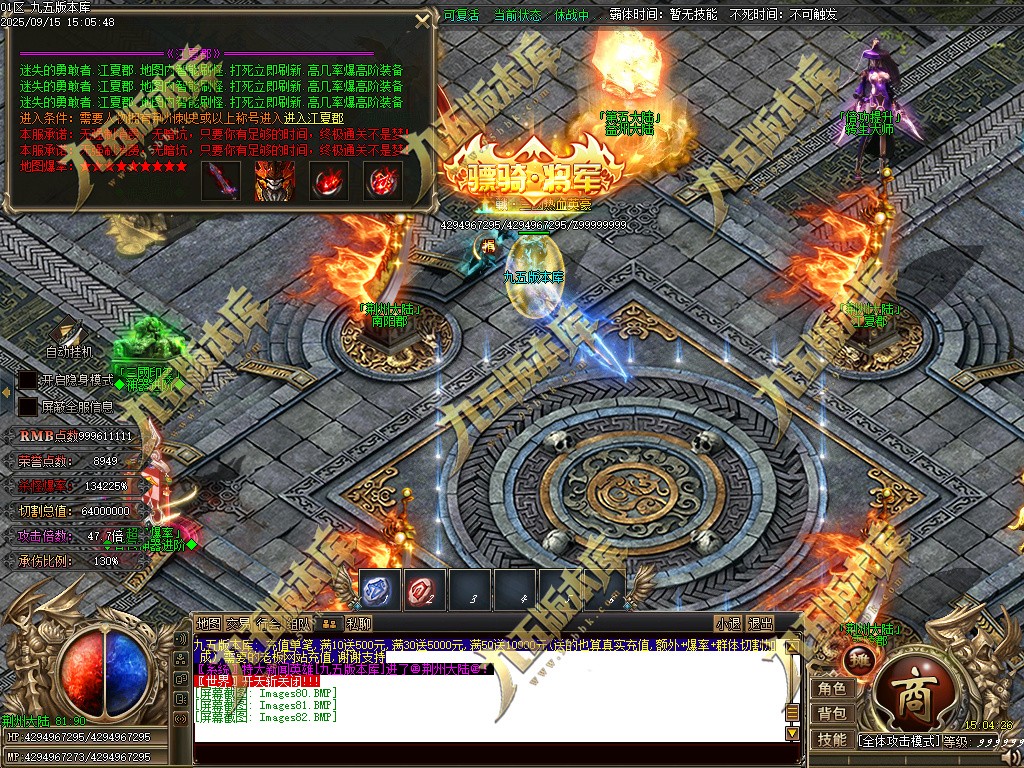This screenshot has width=1024, height=768.
Task: Open the 组队 team tab
Action: (x=299, y=623)
